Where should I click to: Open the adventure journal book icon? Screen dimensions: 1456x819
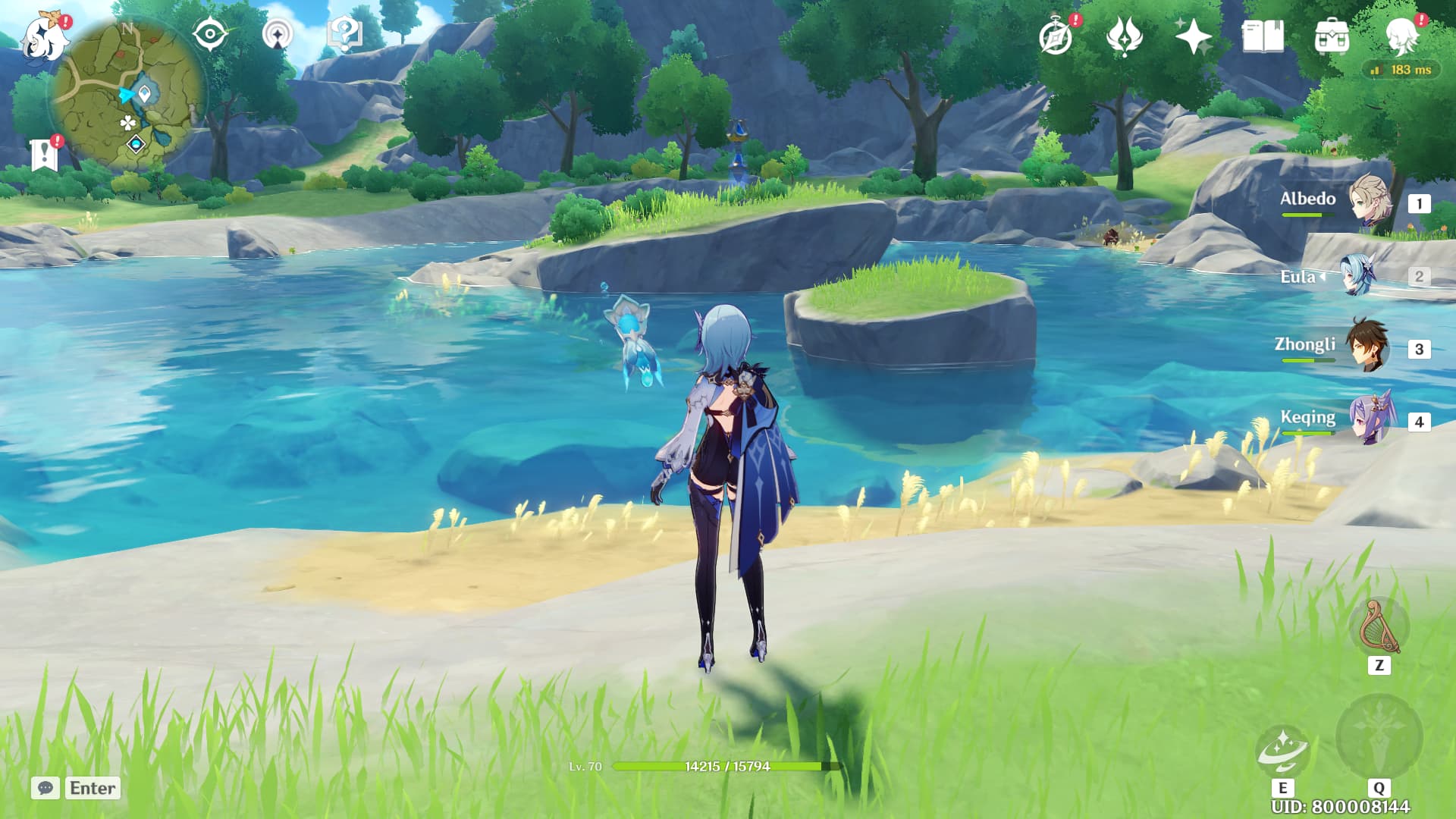pyautogui.click(x=1263, y=36)
